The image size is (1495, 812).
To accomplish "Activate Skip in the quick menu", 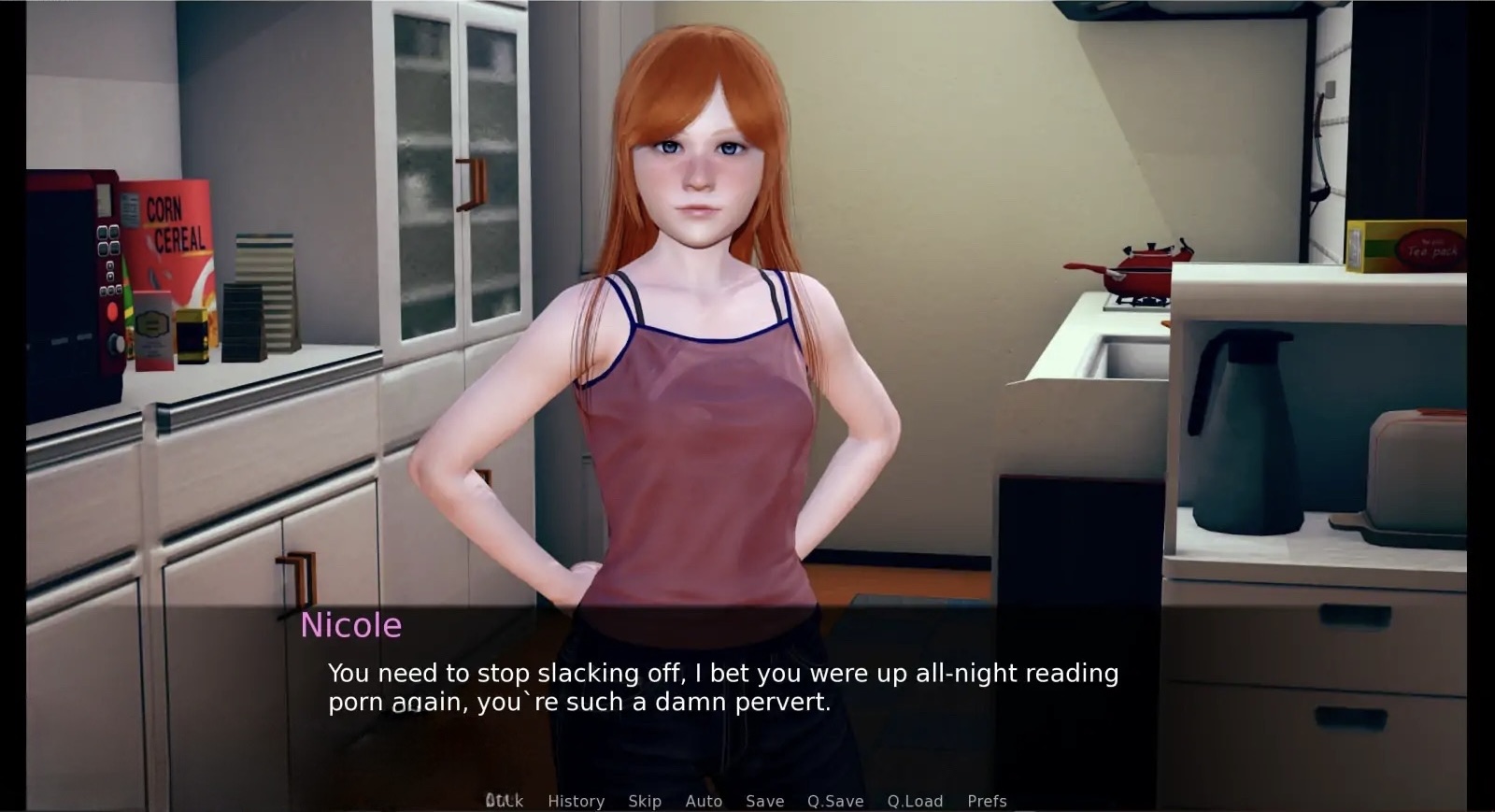I will coord(645,801).
